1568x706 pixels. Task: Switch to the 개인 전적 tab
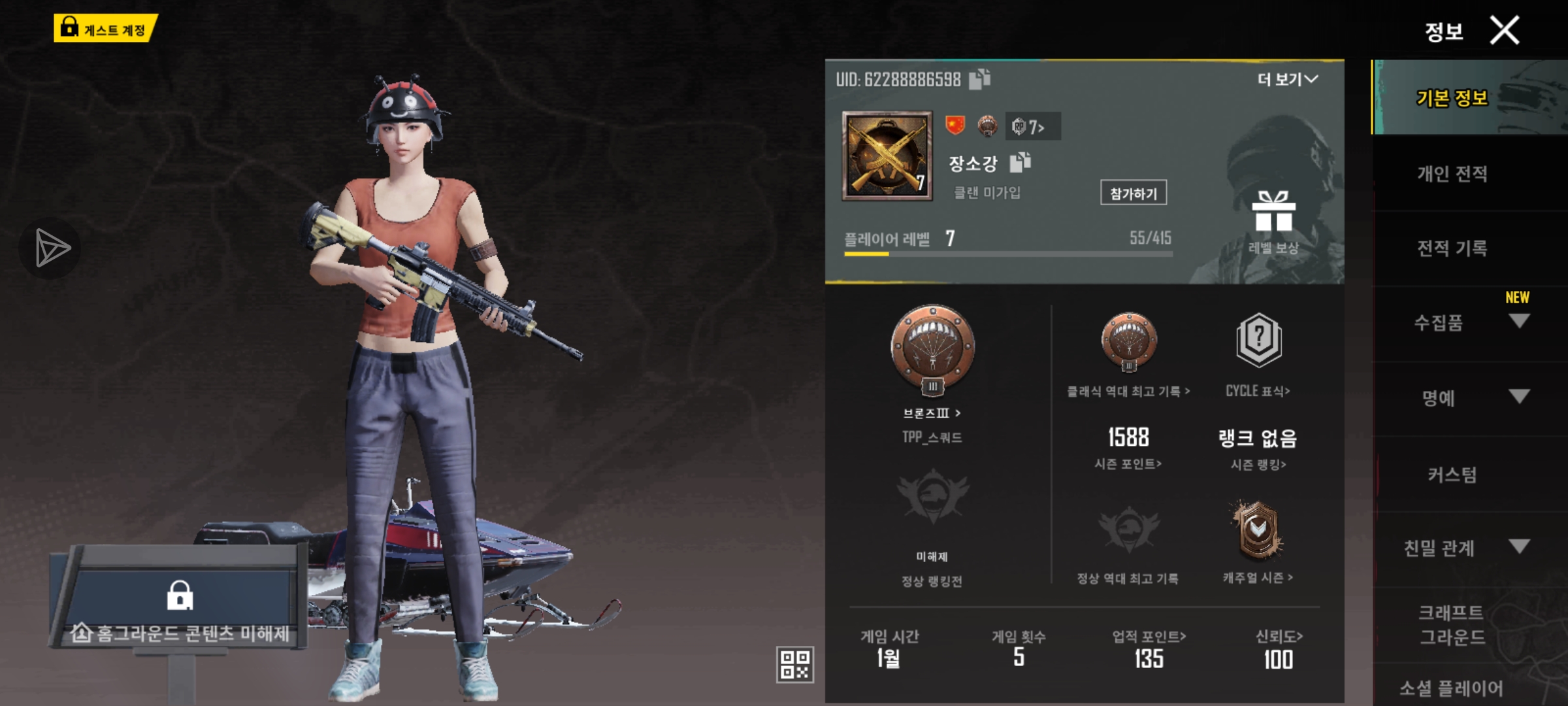pyautogui.click(x=1452, y=173)
